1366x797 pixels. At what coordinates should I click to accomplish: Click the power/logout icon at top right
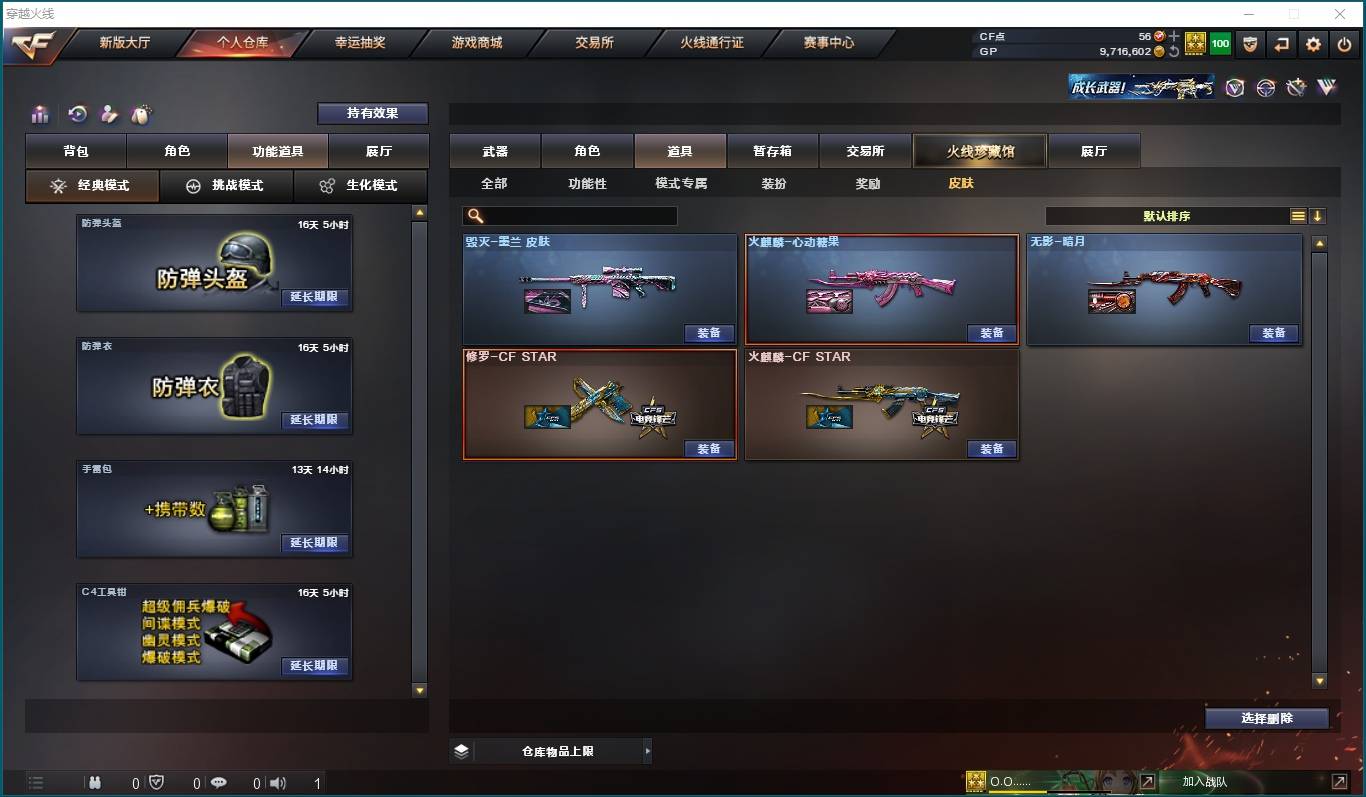1343,43
